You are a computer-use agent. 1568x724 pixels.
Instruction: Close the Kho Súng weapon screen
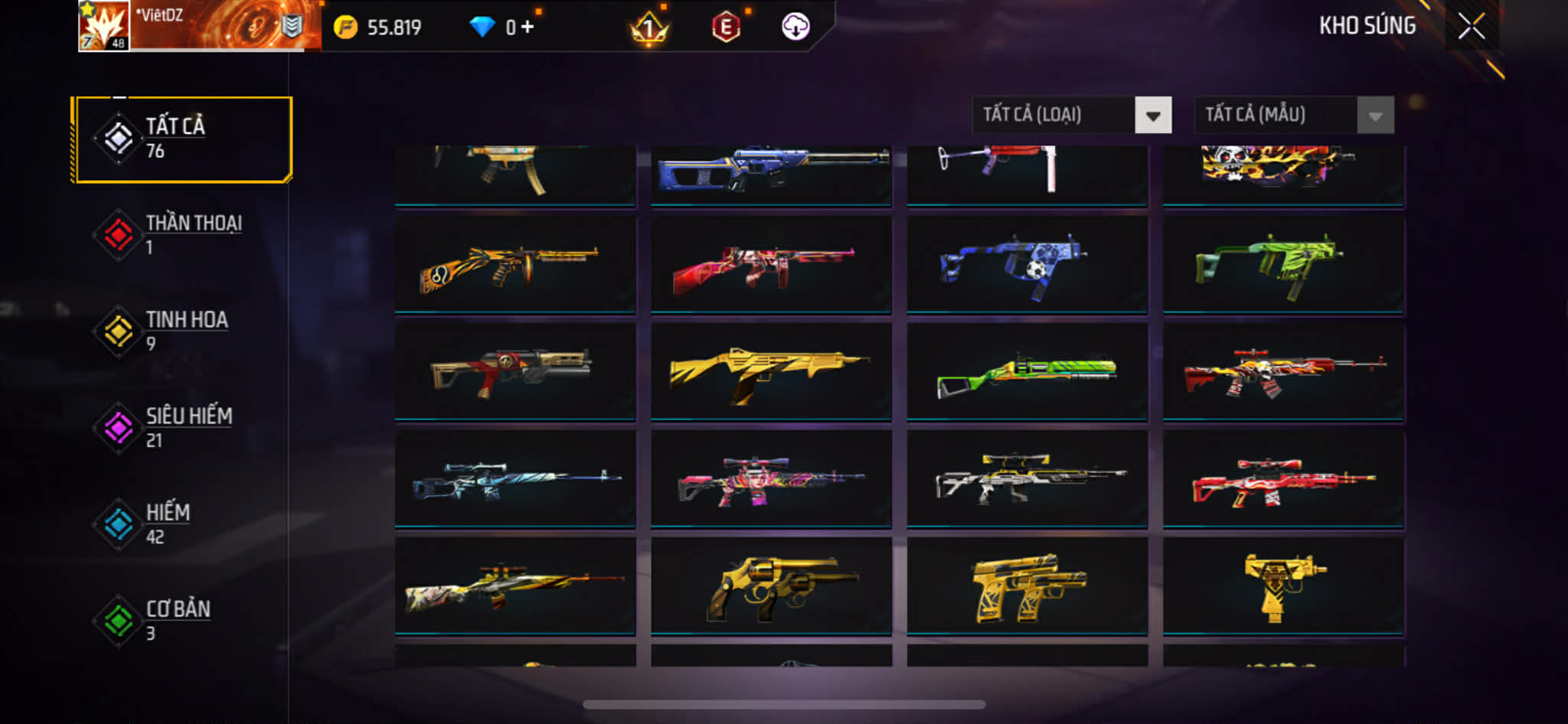point(1471,27)
